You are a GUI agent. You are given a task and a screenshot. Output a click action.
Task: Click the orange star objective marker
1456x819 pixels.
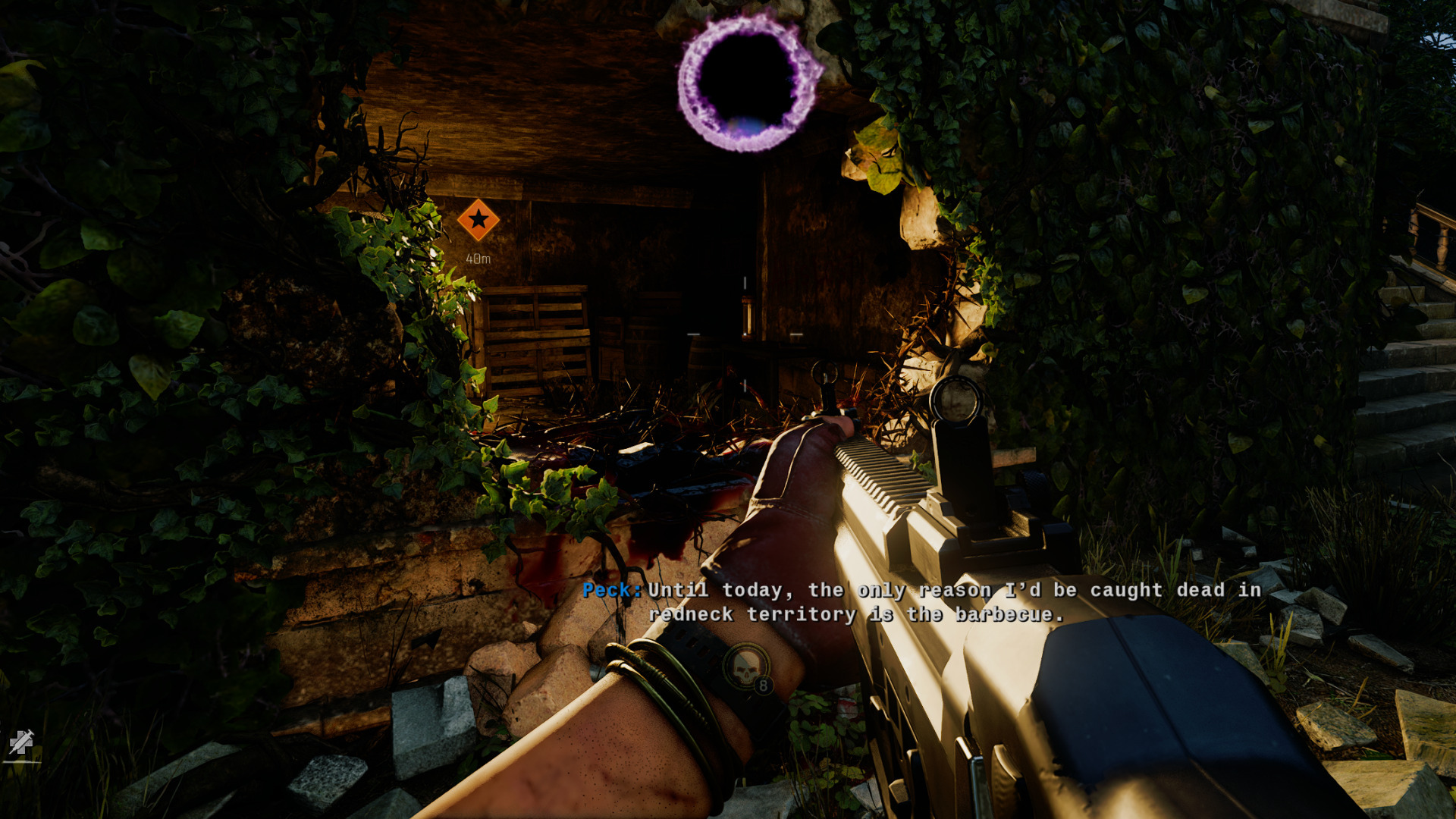[479, 220]
